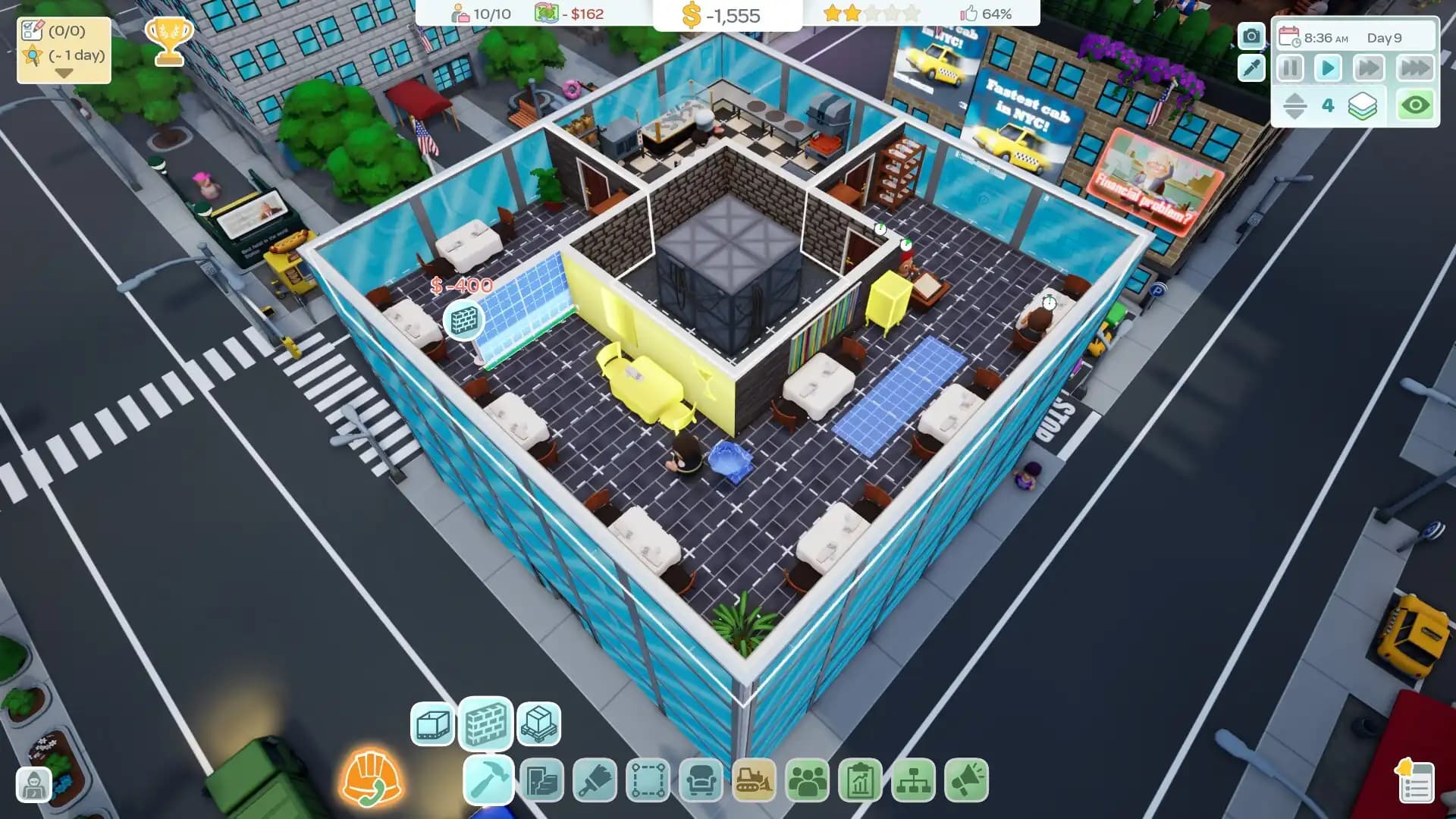Select the hammer build tool
The image size is (1456, 819).
[486, 780]
